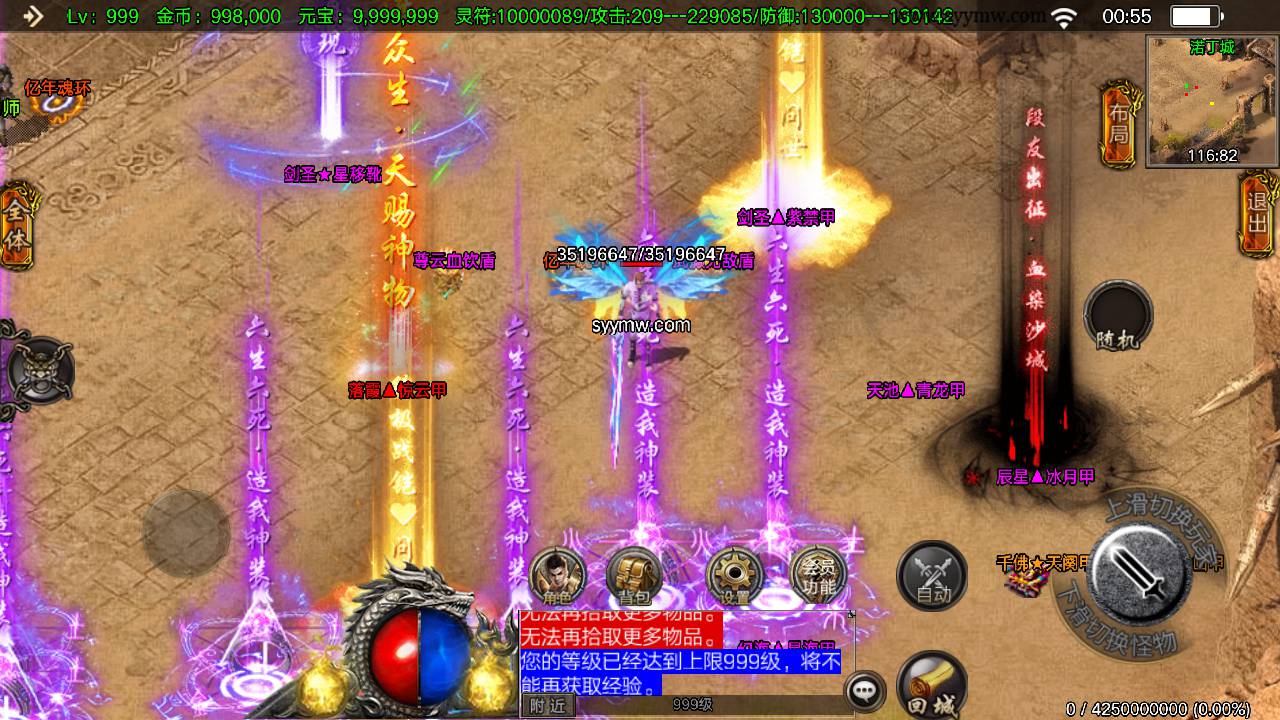Open the 会员功能 member functions menu
The height and width of the screenshot is (720, 1280).
[x=818, y=576]
